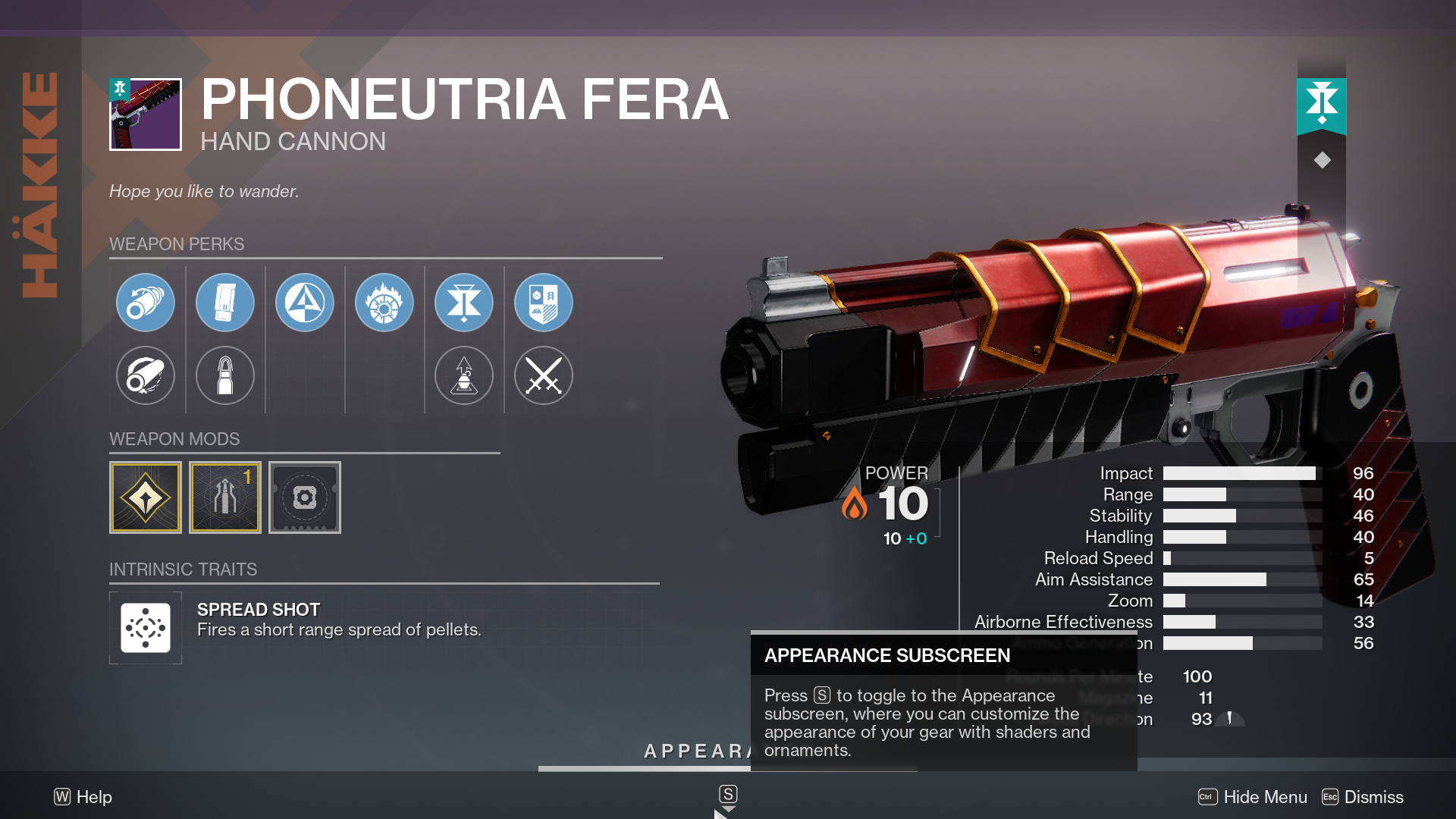Select the magazine perk in second column
Image resolution: width=1456 pixels, height=819 pixels.
(x=225, y=302)
